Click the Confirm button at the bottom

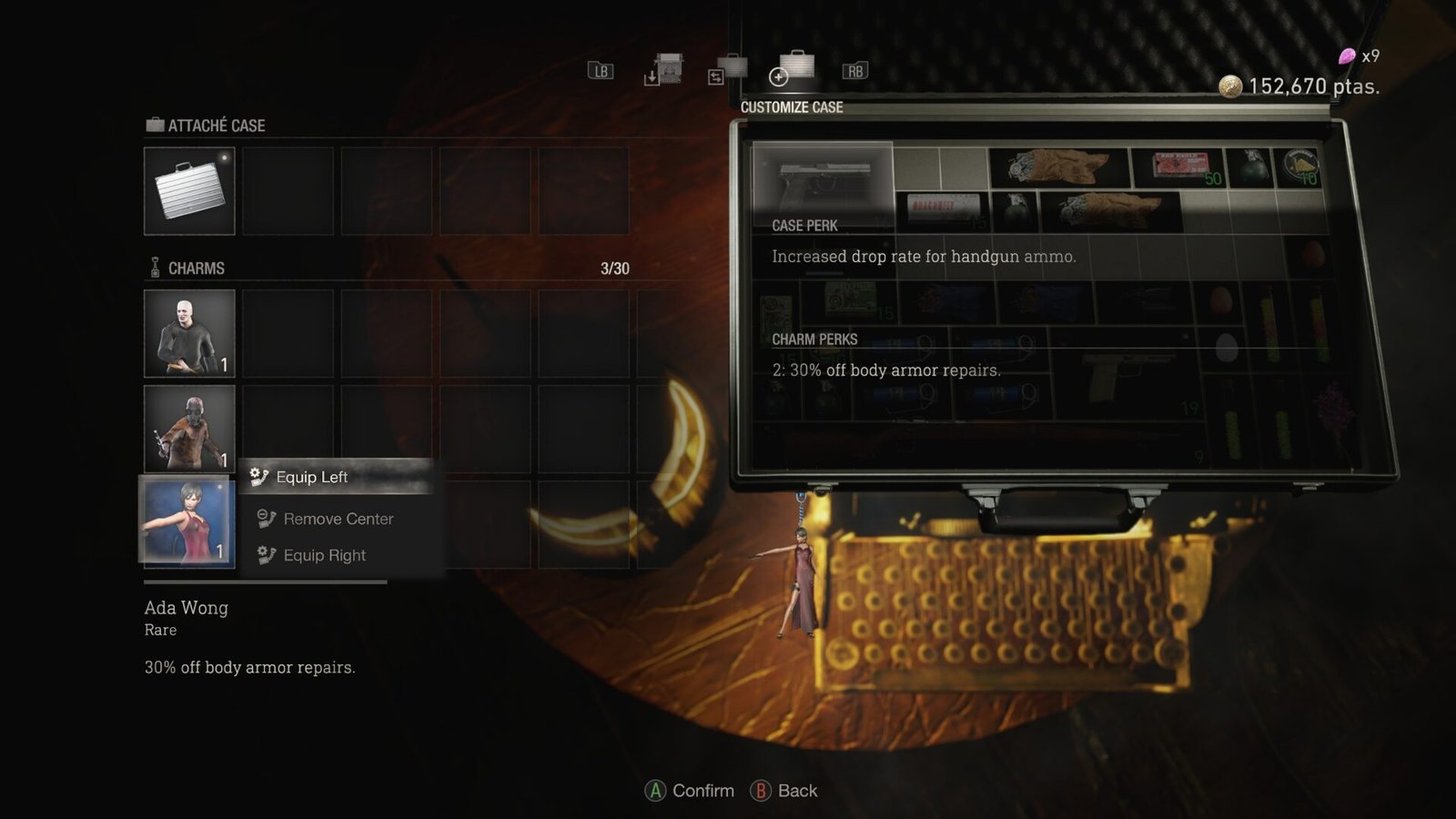point(689,790)
